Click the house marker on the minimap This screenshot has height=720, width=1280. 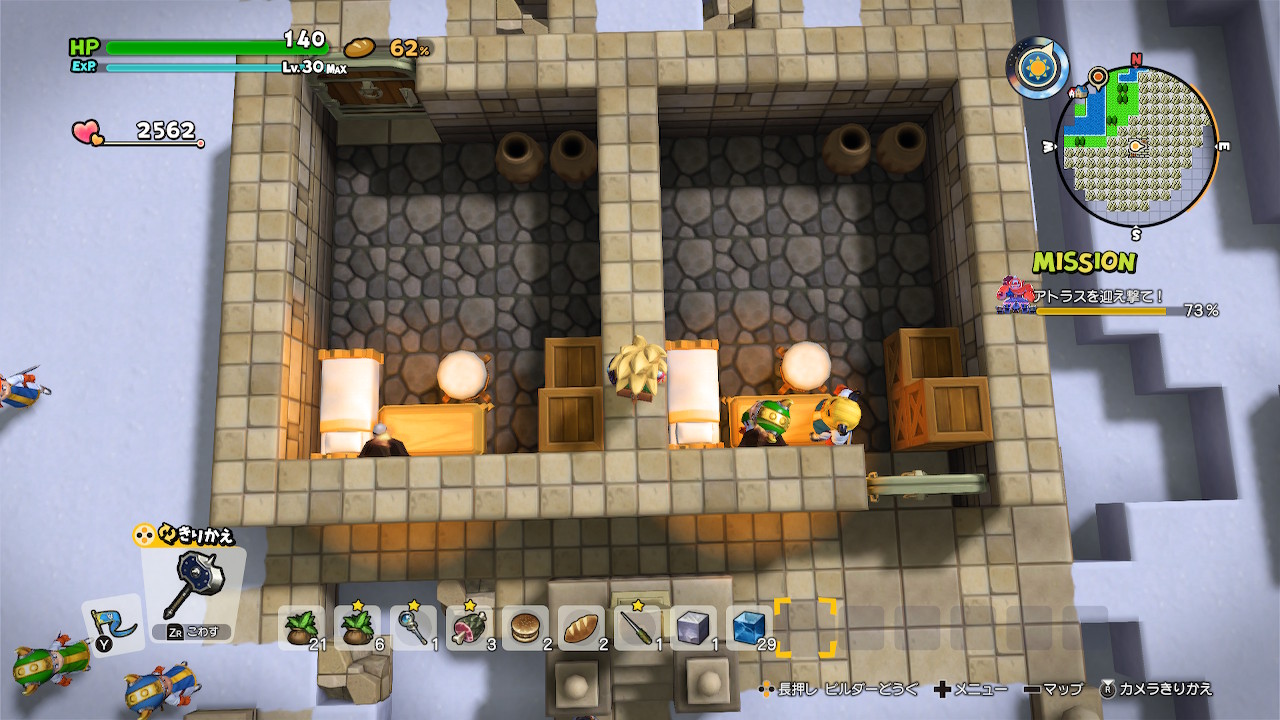1081,92
